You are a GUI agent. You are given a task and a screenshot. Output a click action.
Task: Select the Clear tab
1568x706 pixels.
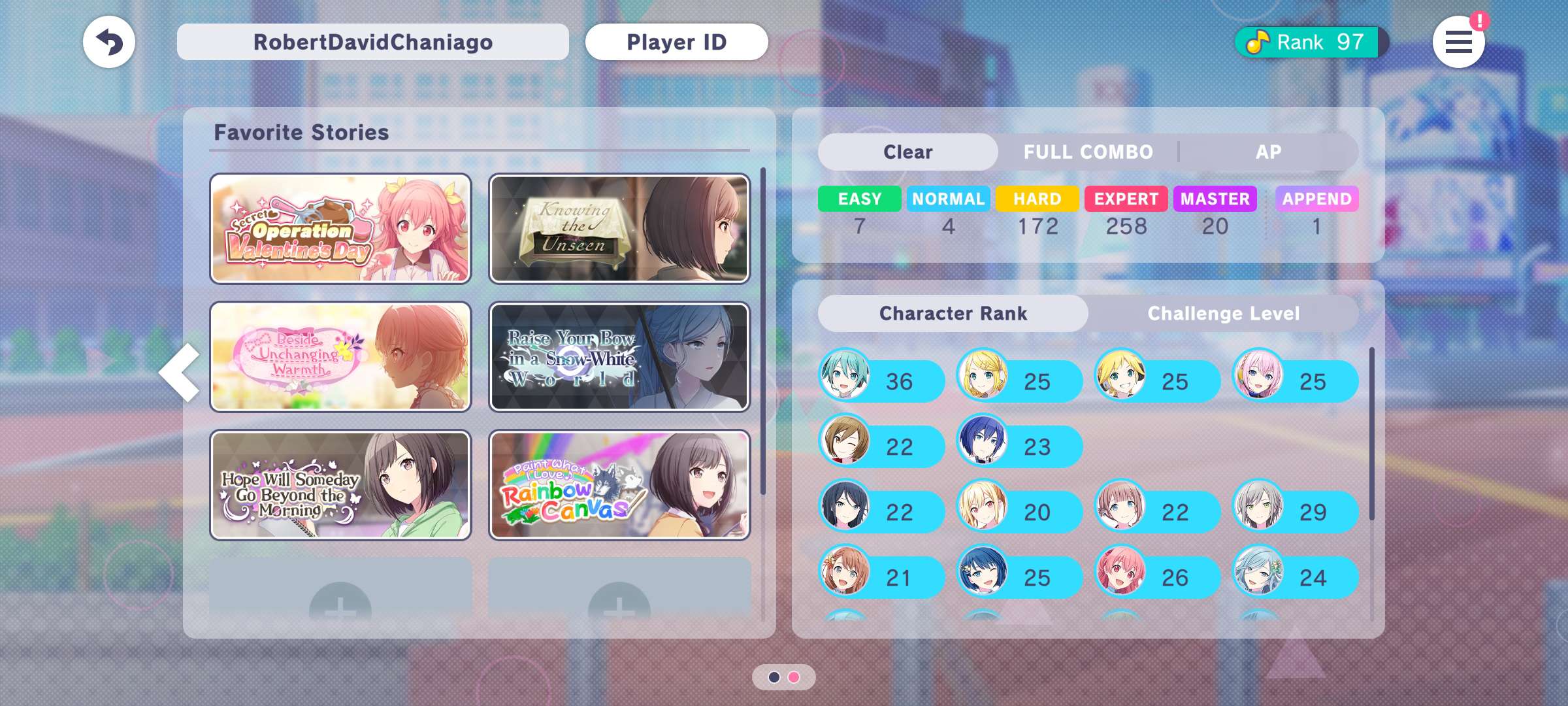[x=907, y=152]
